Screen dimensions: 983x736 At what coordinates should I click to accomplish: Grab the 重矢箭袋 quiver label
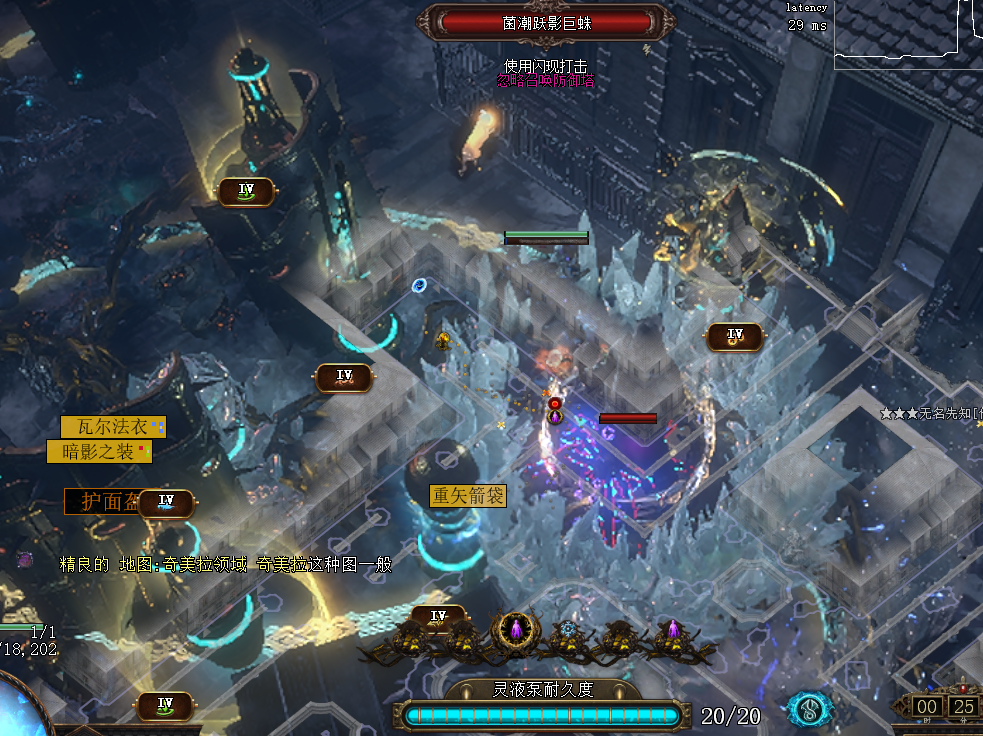click(x=468, y=496)
